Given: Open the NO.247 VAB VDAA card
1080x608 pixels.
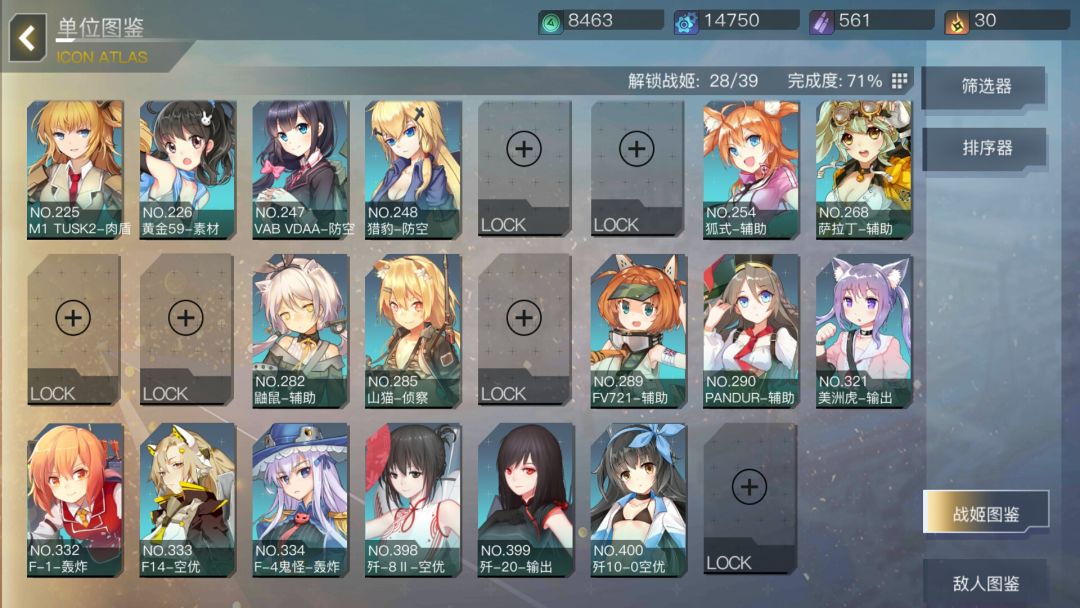Looking at the screenshot, I should pos(301,168).
